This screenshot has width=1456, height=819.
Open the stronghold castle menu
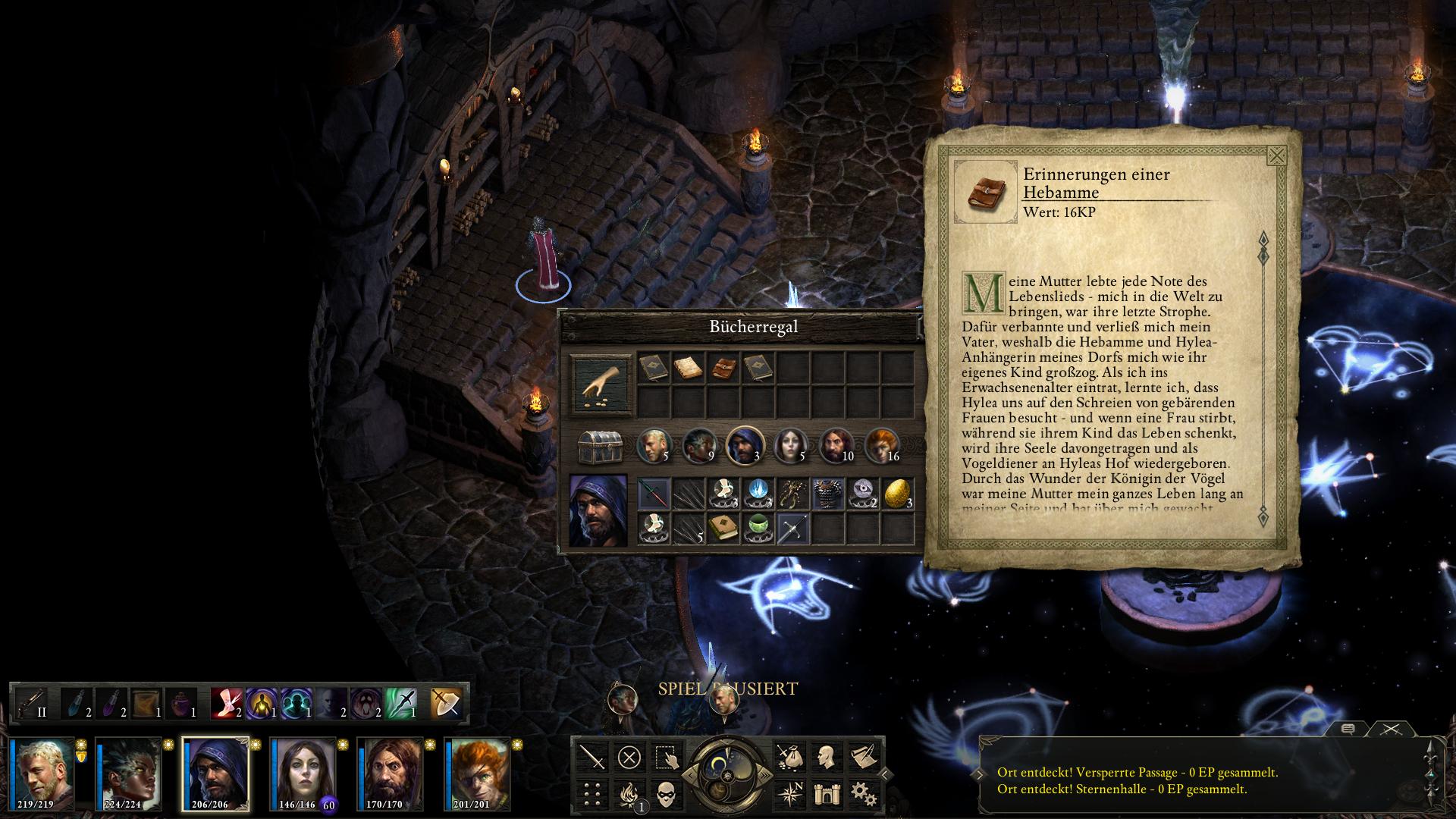point(825,794)
